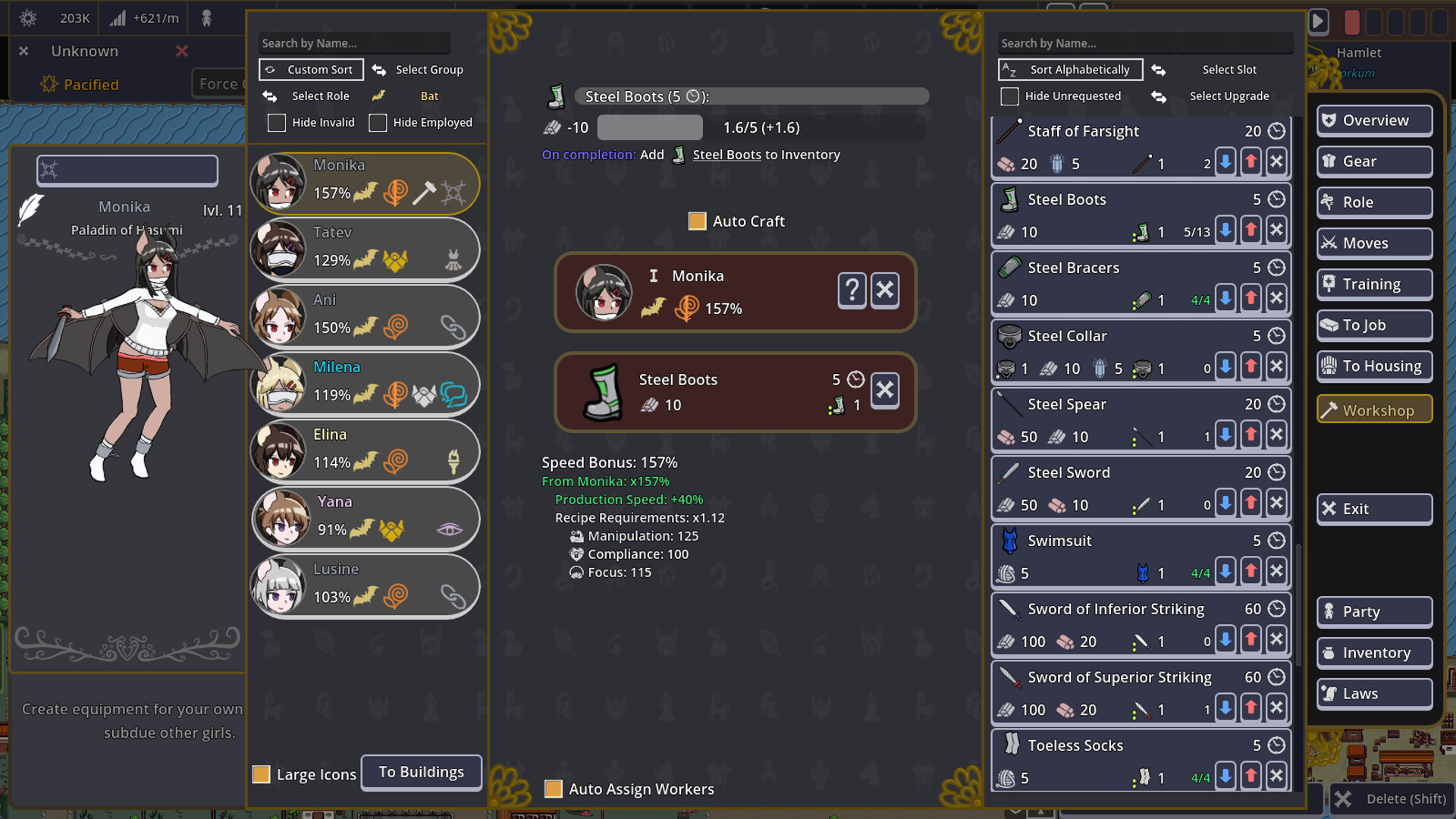The image size is (1456, 819).
Task: Click the Search by Name field on the left
Action: tap(353, 42)
